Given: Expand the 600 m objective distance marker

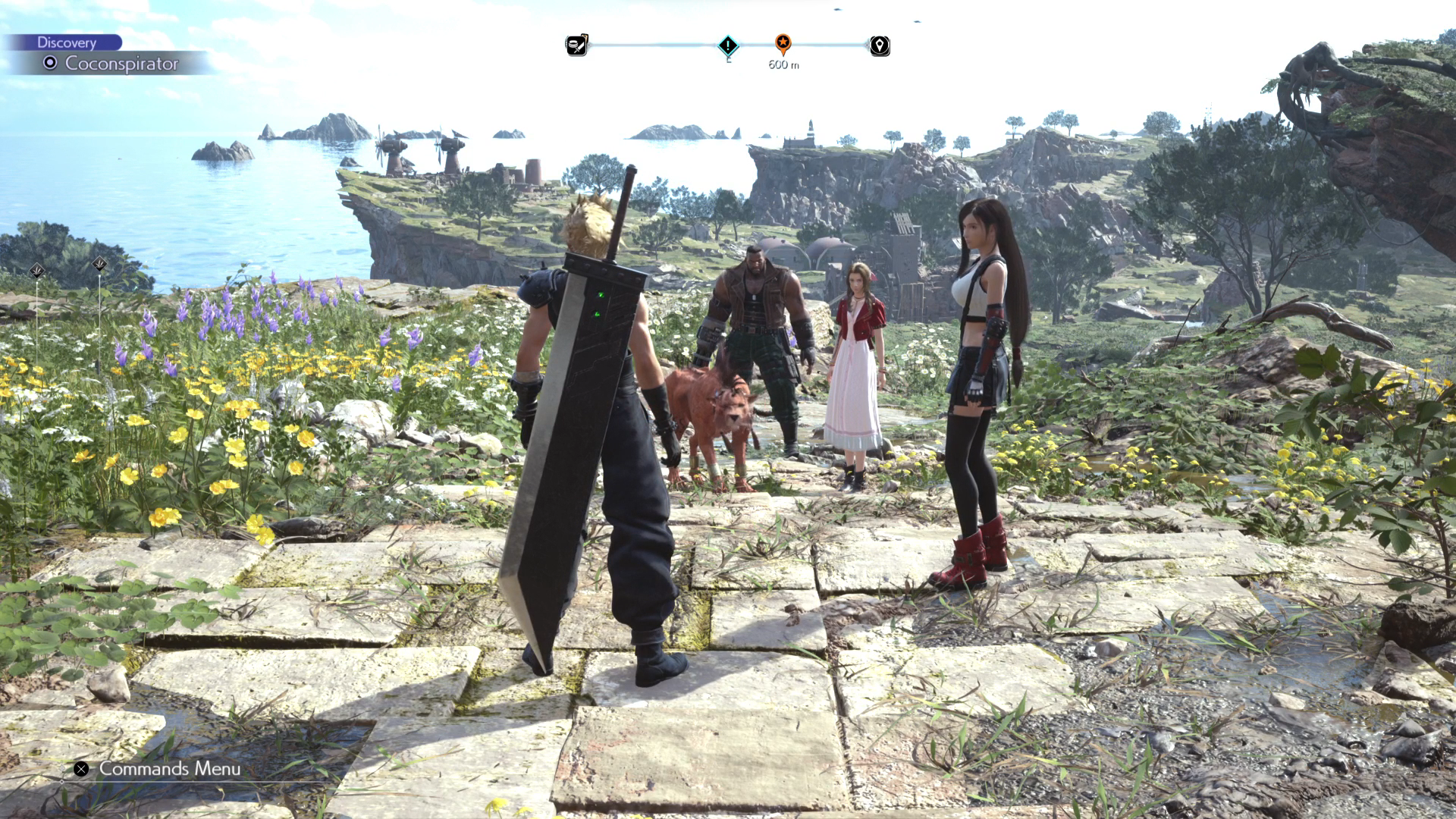Looking at the screenshot, I should [781, 66].
